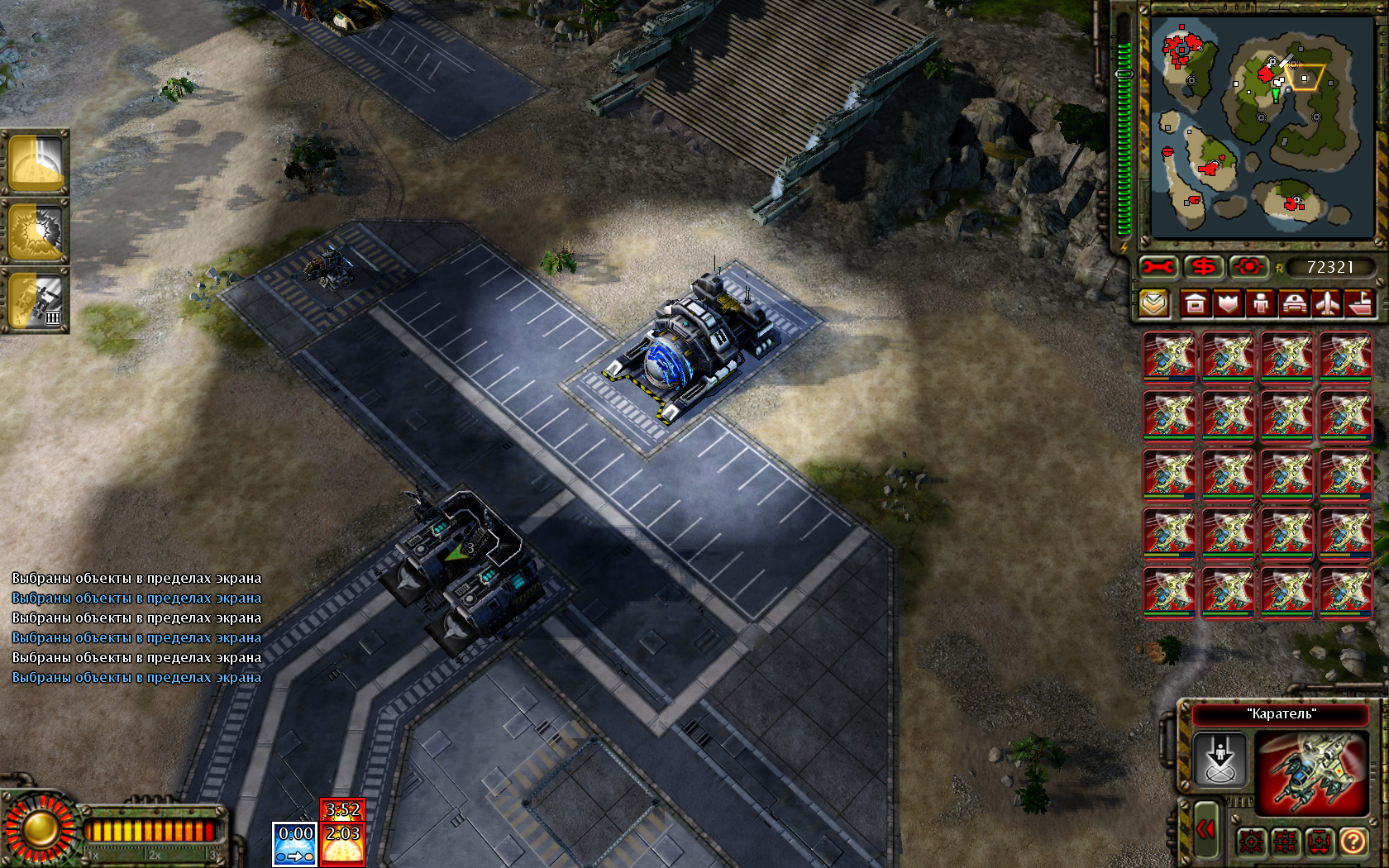Screen dimensions: 1389x868
Task: Enable guard mode for the selected unit
Action: pyautogui.click(x=1284, y=842)
